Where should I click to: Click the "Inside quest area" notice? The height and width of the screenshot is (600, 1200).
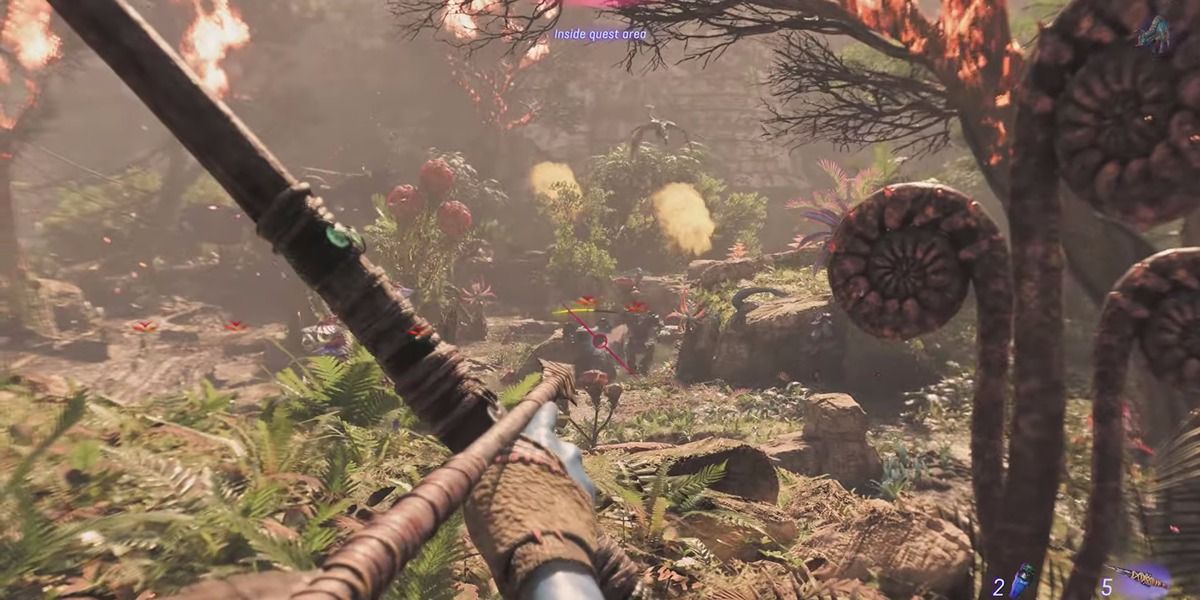tap(600, 34)
